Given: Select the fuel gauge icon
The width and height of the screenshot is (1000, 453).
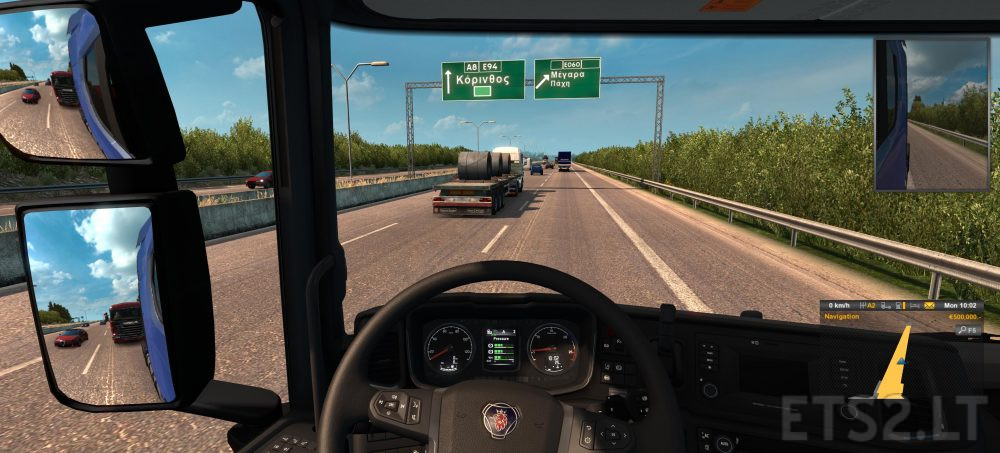Looking at the screenshot, I should click(900, 306).
